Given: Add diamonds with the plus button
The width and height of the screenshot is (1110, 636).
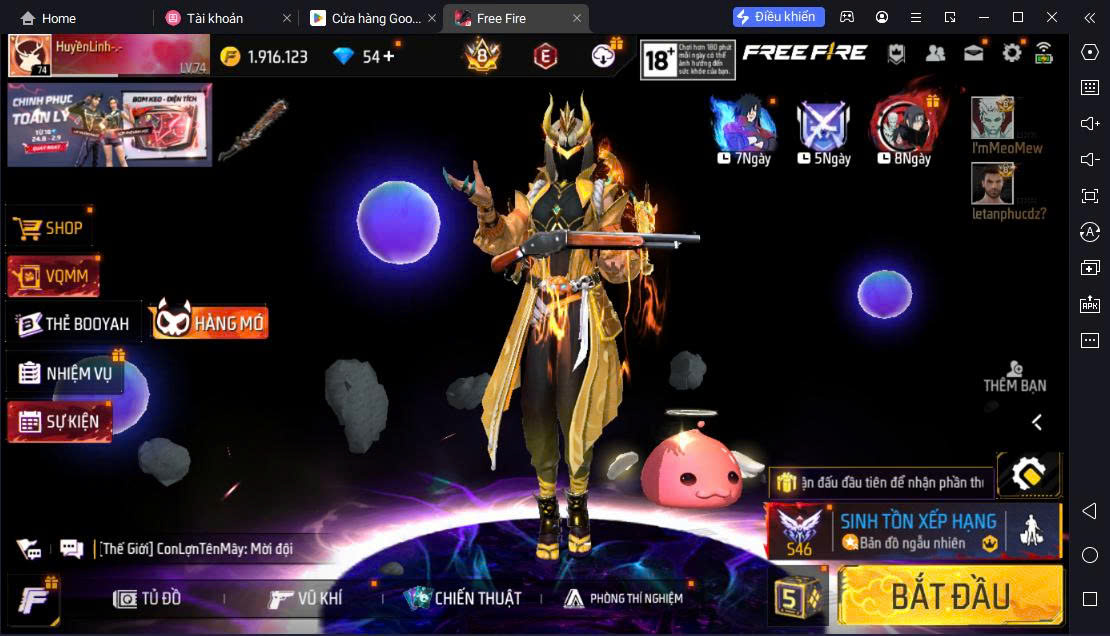Looking at the screenshot, I should tap(389, 56).
